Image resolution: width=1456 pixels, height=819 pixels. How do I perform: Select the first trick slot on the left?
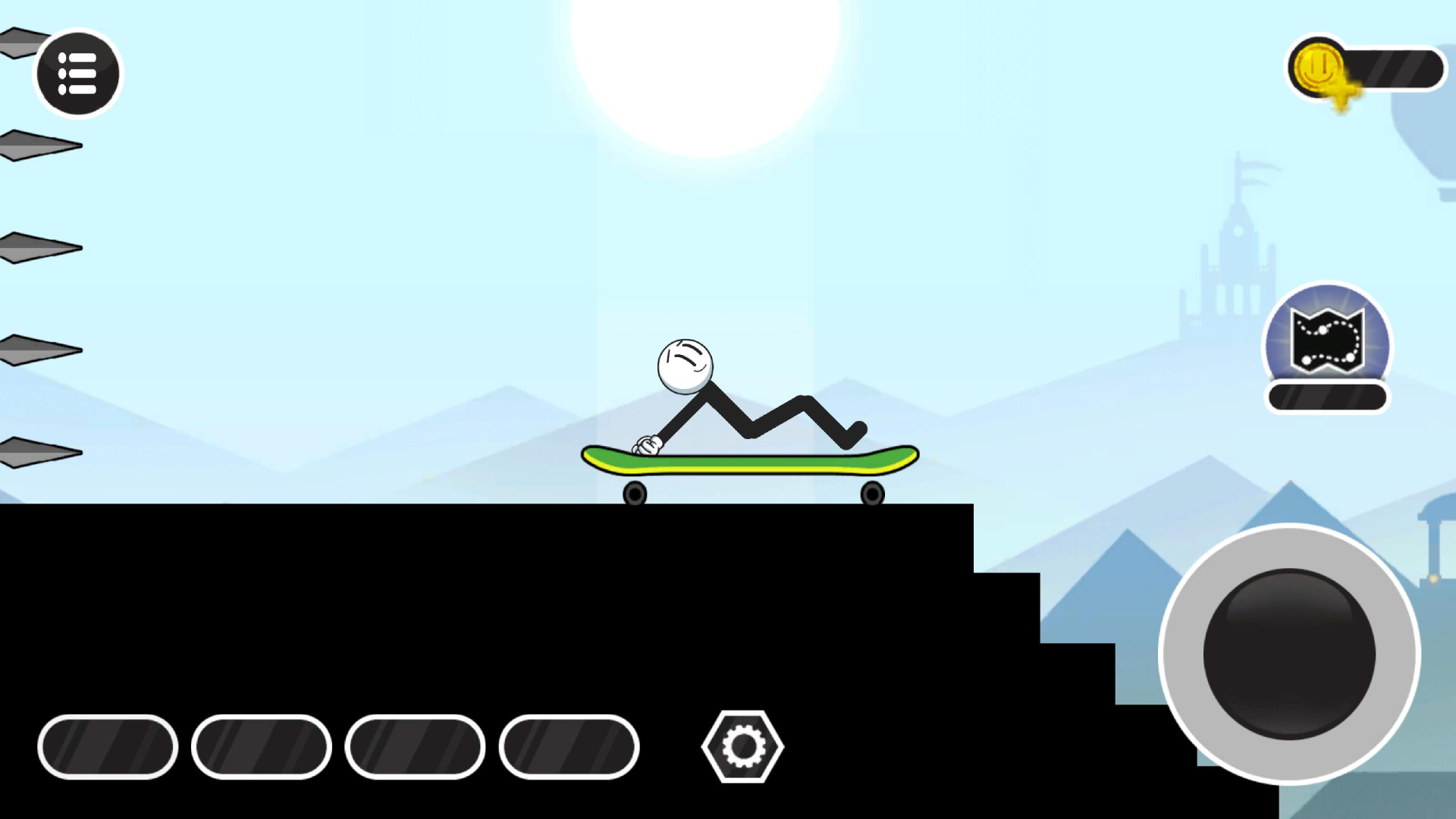point(108,746)
